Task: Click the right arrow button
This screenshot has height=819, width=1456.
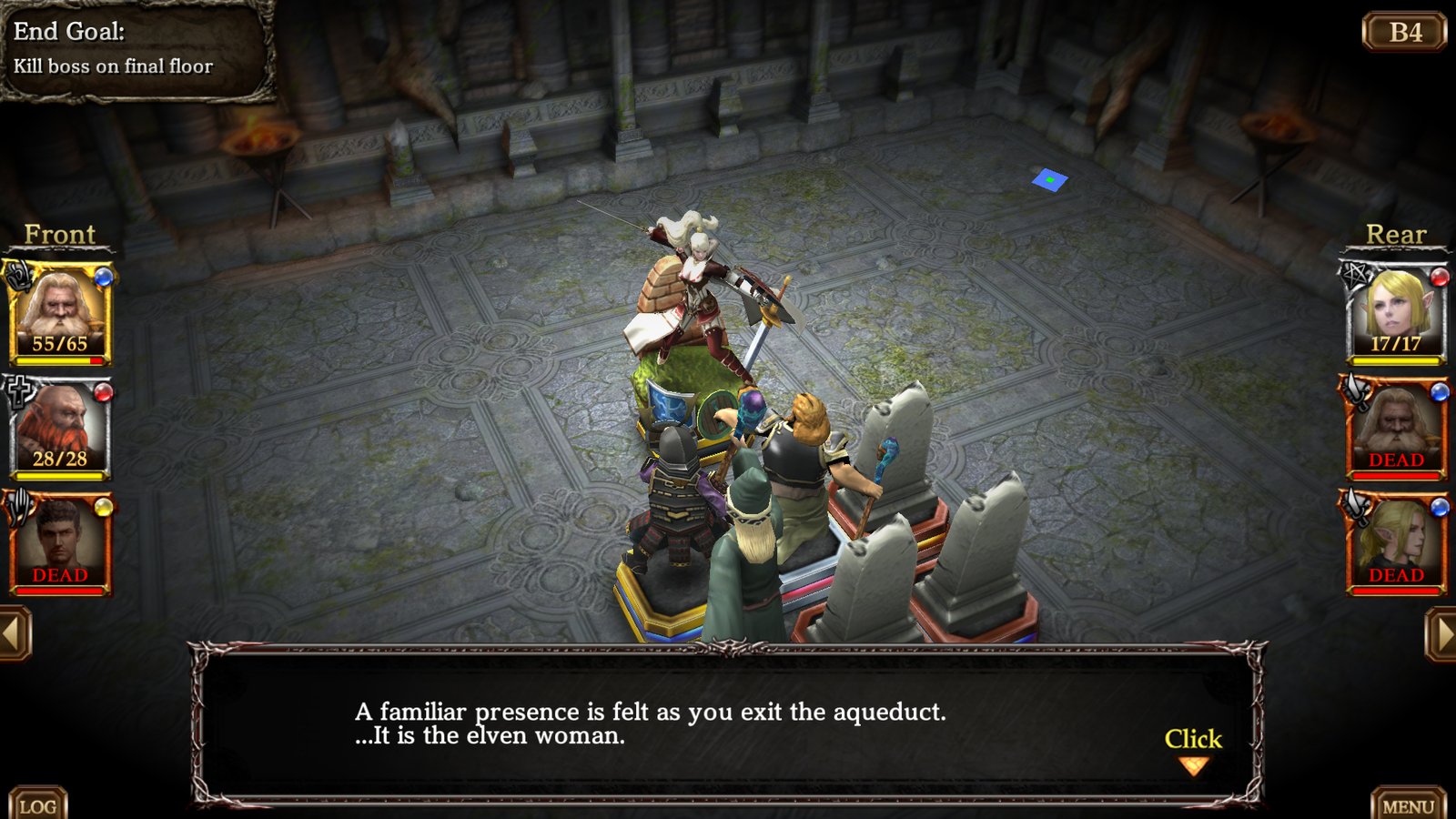Action: click(x=1441, y=633)
